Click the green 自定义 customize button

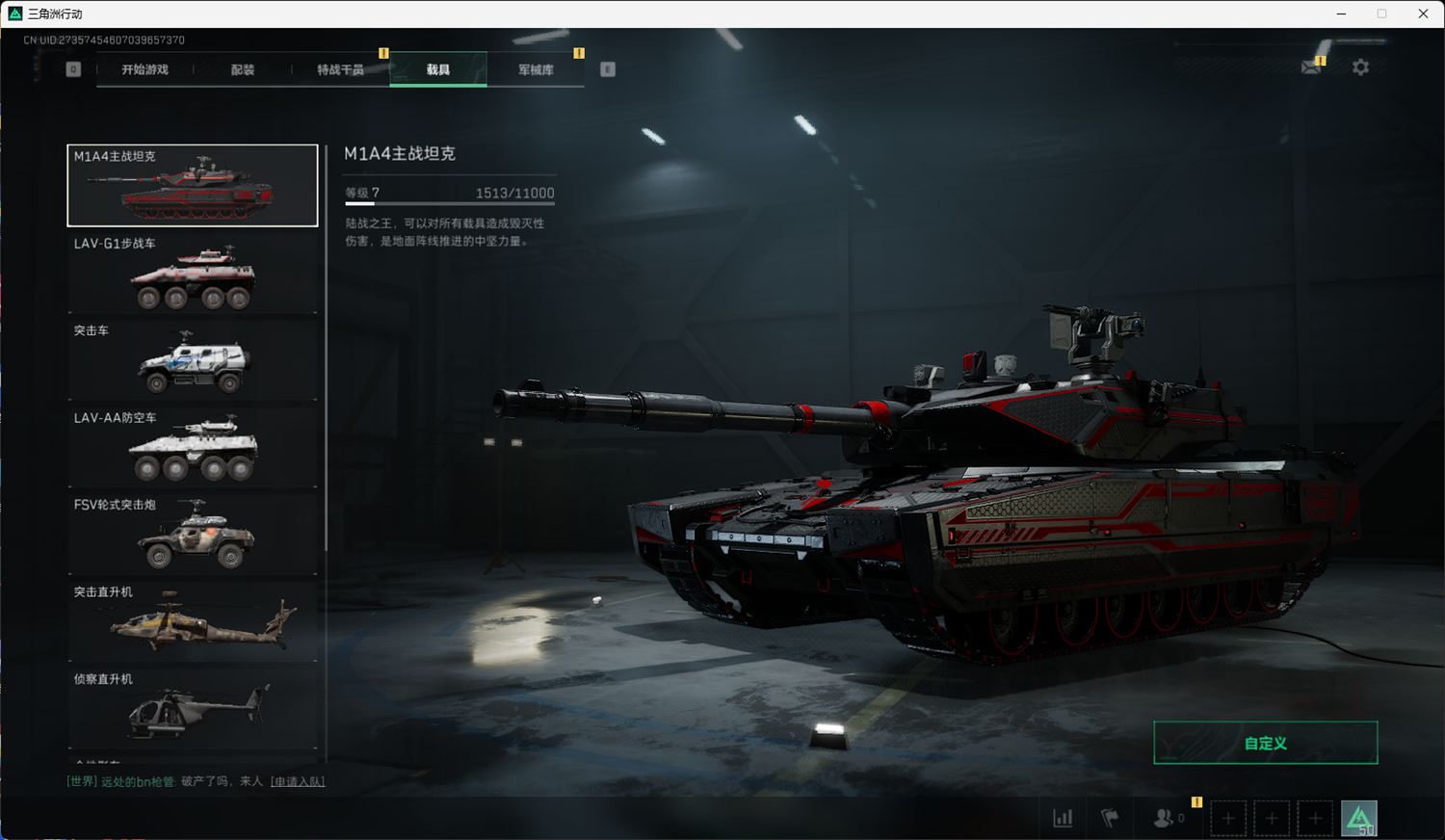click(x=1265, y=743)
